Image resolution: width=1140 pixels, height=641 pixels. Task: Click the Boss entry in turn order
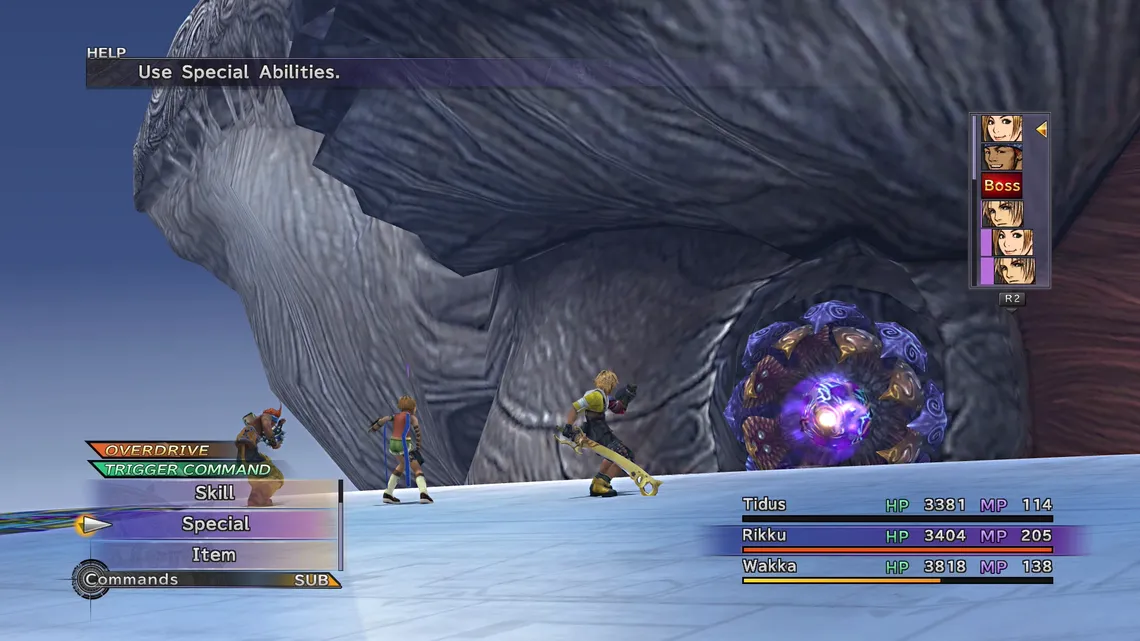pos(1001,185)
